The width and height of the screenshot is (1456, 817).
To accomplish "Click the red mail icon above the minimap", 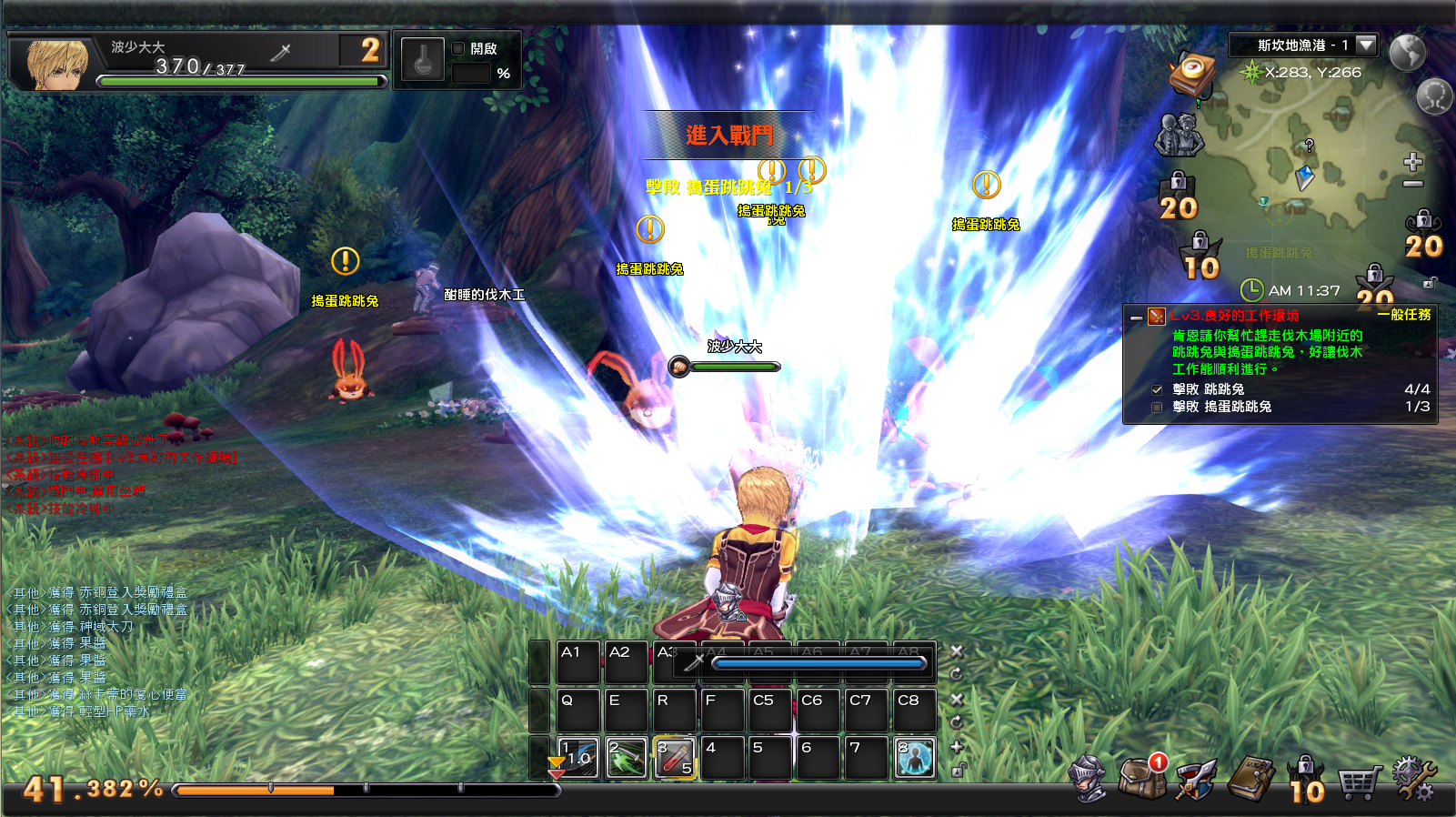I will click(x=1193, y=75).
